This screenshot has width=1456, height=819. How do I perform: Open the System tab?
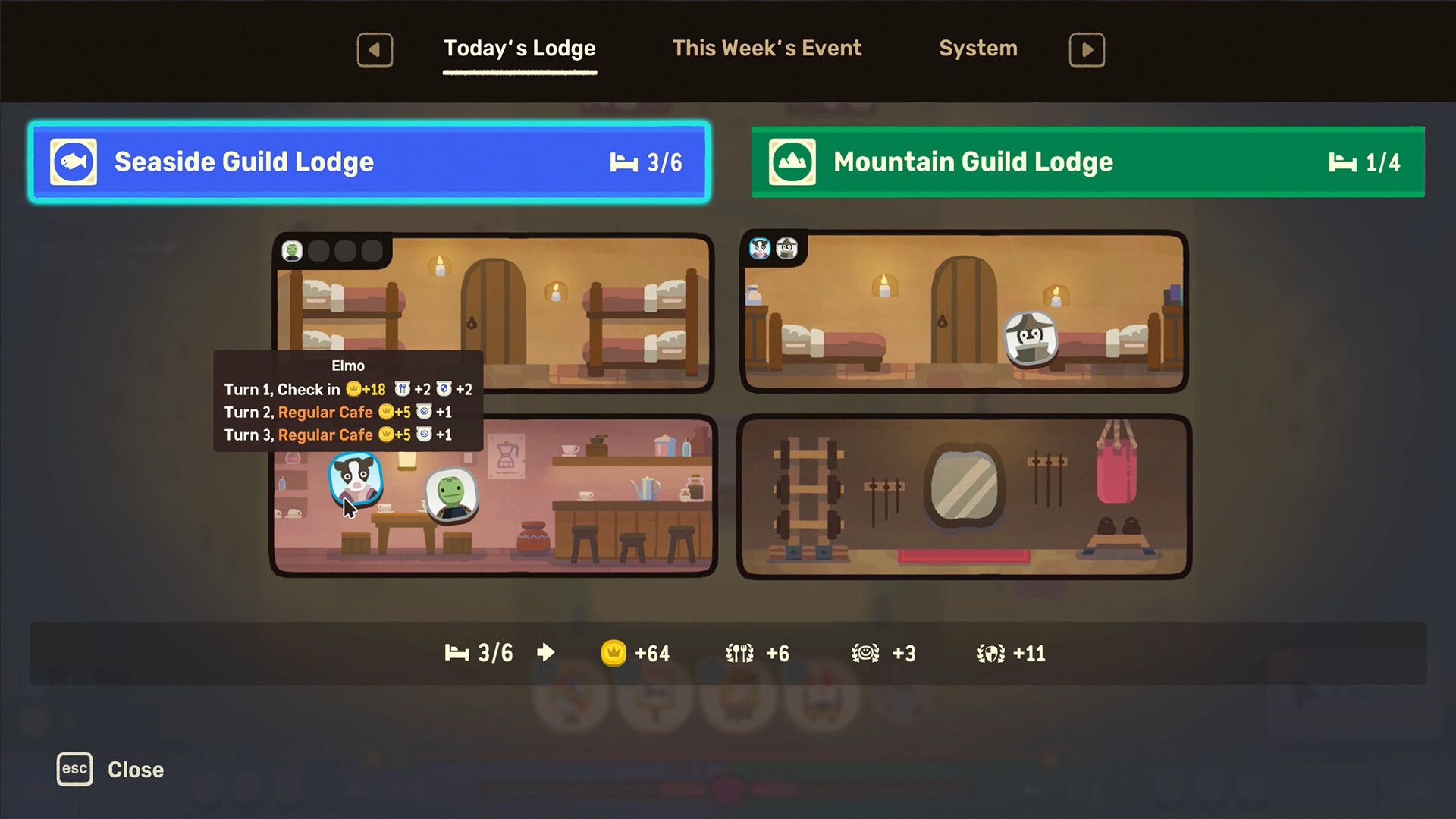[978, 48]
